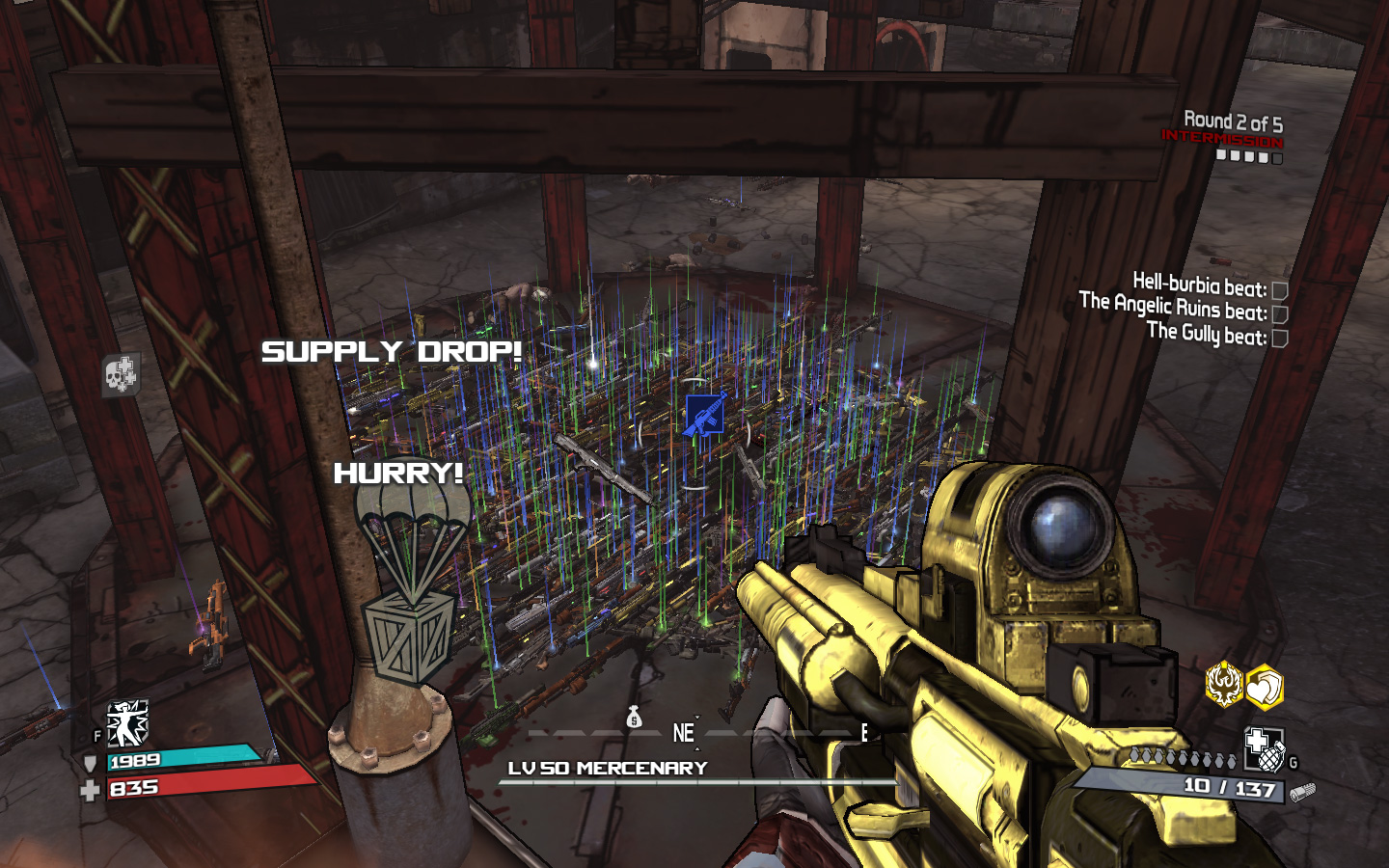This screenshot has width=1389, height=868.
Task: Tick The Angelic Ruins beat objective box
Action: [x=1280, y=314]
